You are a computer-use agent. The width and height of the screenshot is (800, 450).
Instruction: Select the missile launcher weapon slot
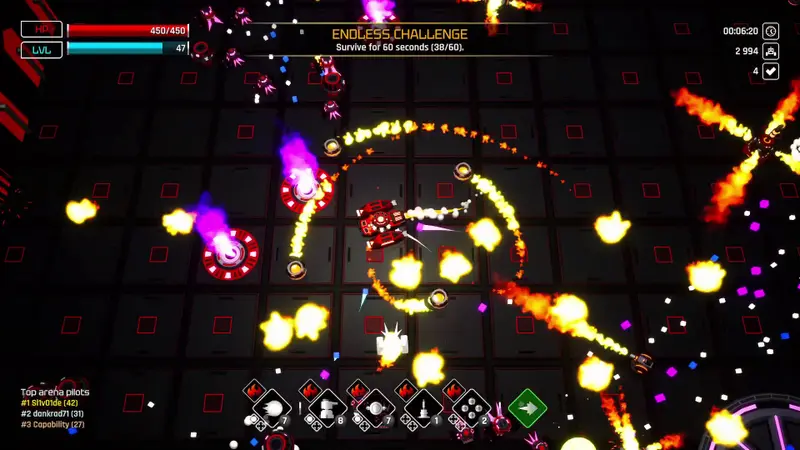[423, 408]
